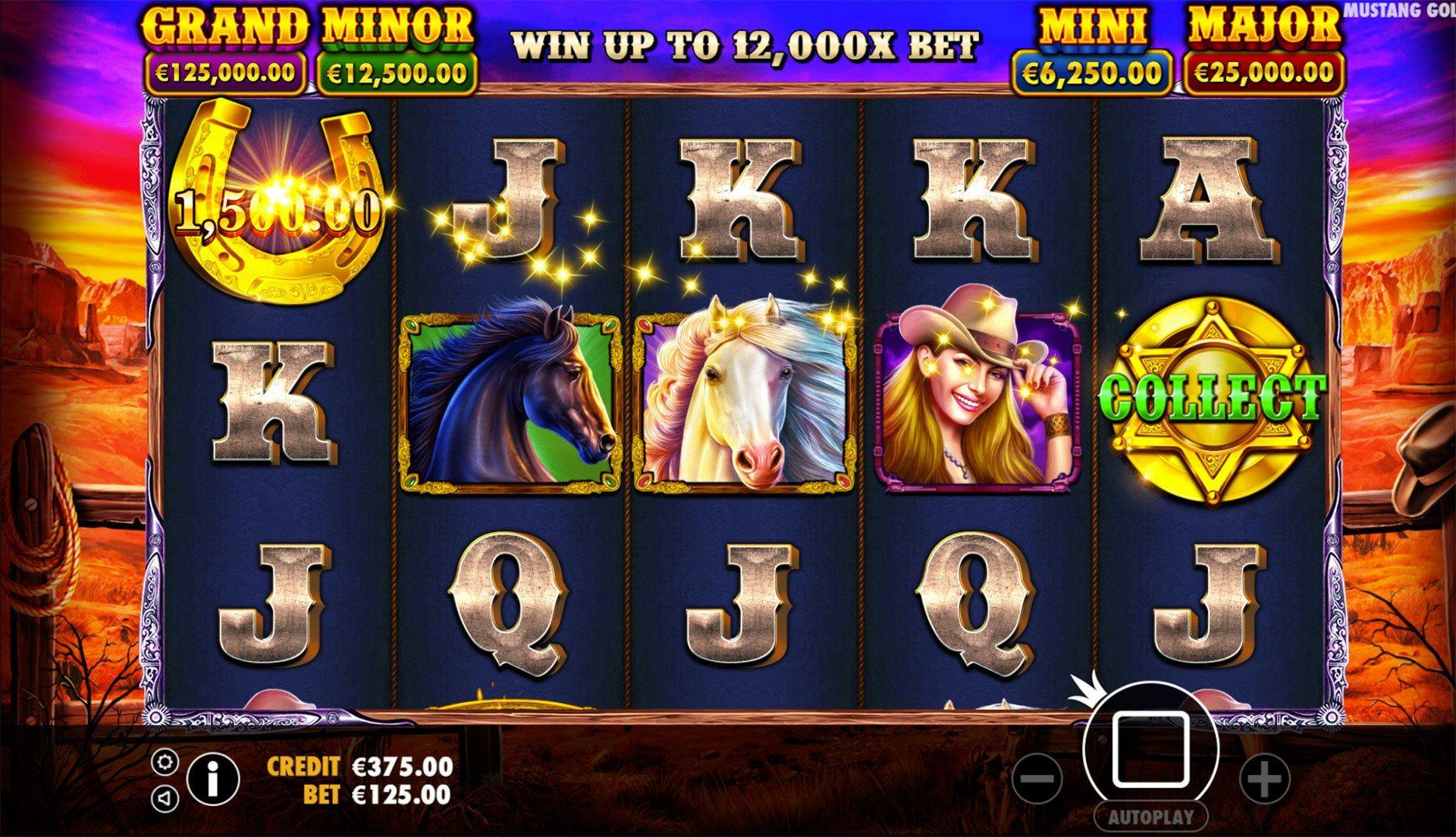Increase the bet with the plus button

tap(1263, 779)
